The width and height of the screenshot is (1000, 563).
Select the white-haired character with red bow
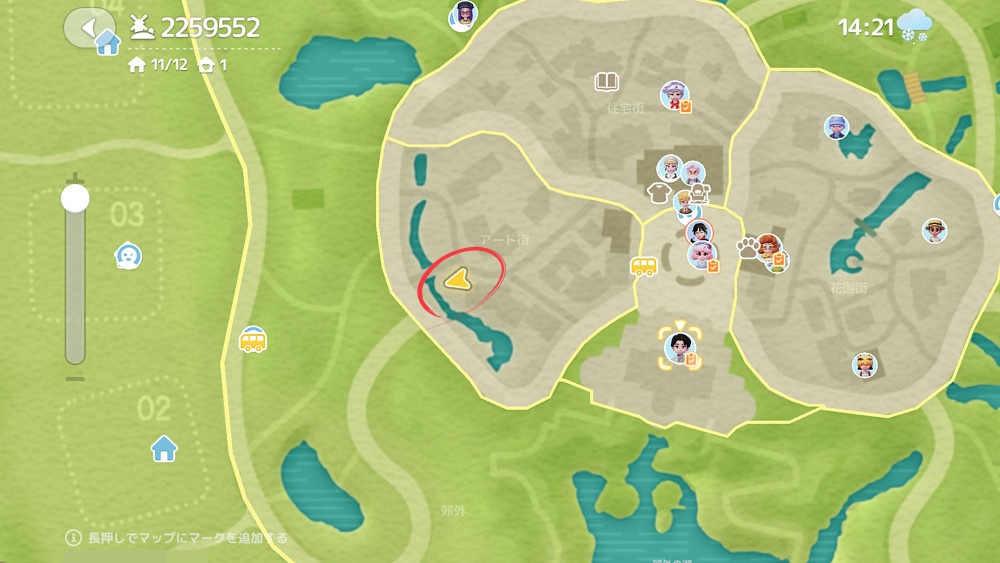(675, 95)
